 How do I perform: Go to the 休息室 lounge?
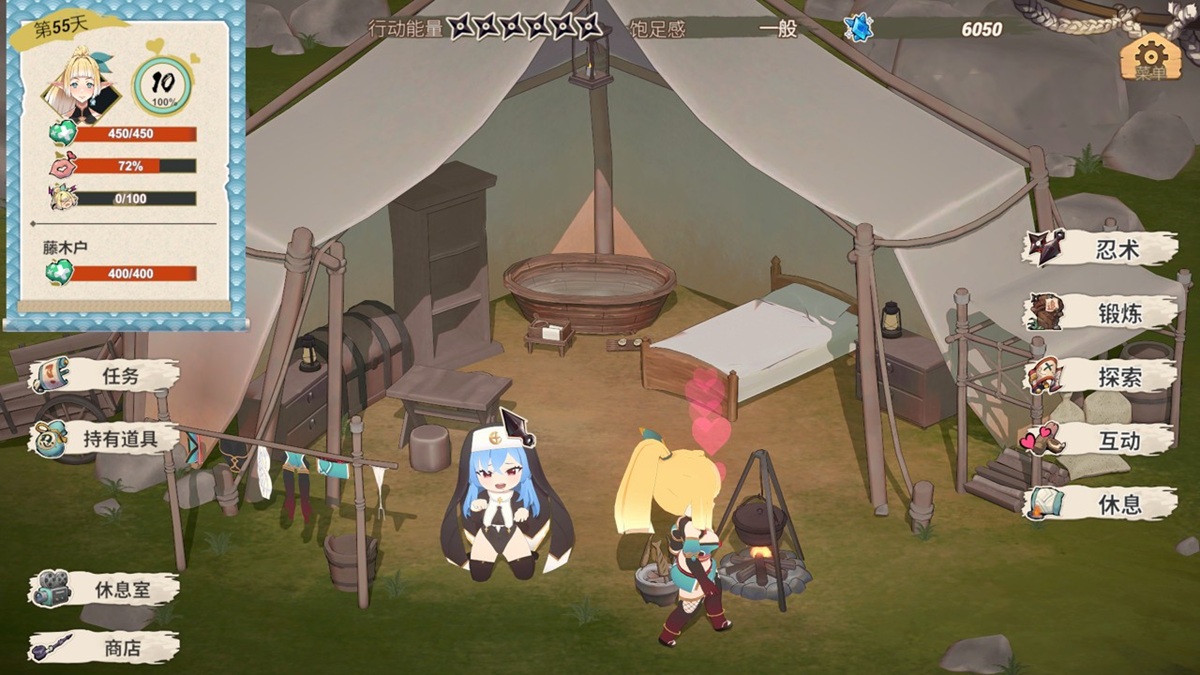105,589
